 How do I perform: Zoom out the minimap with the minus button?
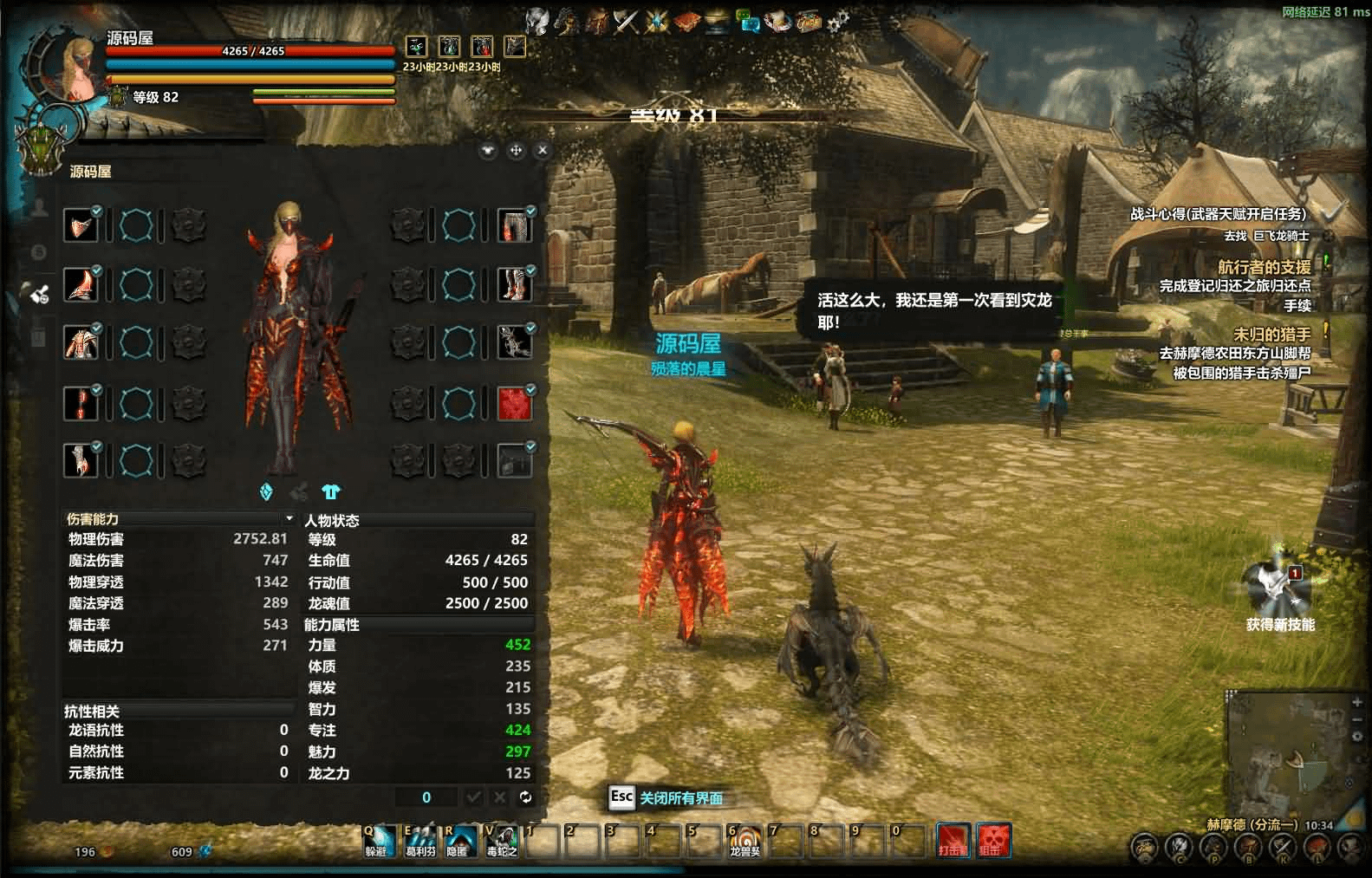point(1356,719)
